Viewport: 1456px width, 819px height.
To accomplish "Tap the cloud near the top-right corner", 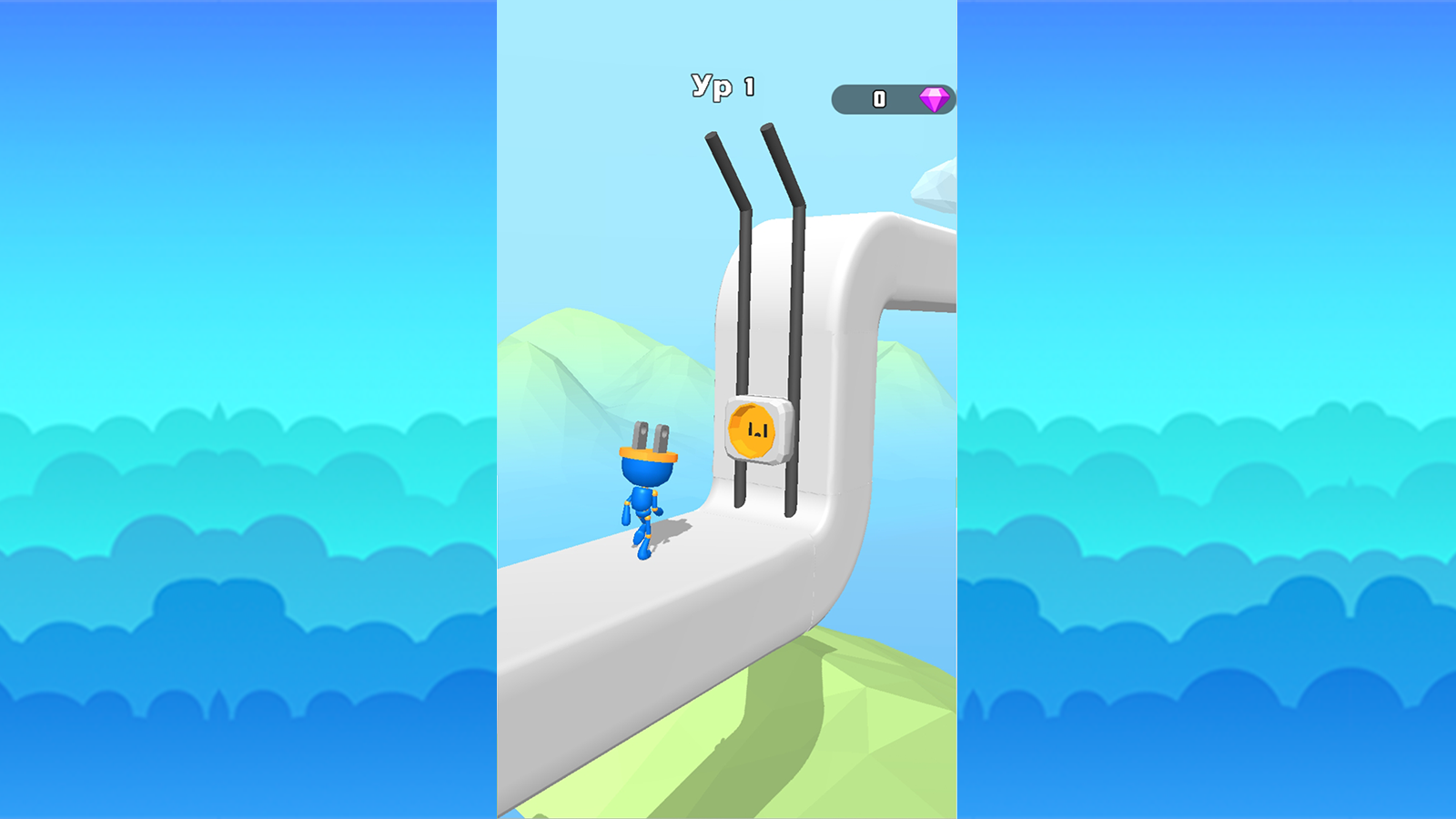I will pos(937,182).
